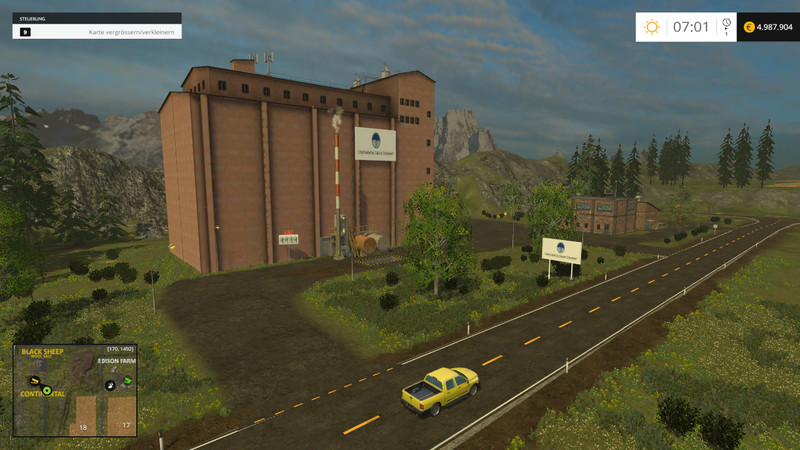Click the sun weather icon

tap(652, 27)
